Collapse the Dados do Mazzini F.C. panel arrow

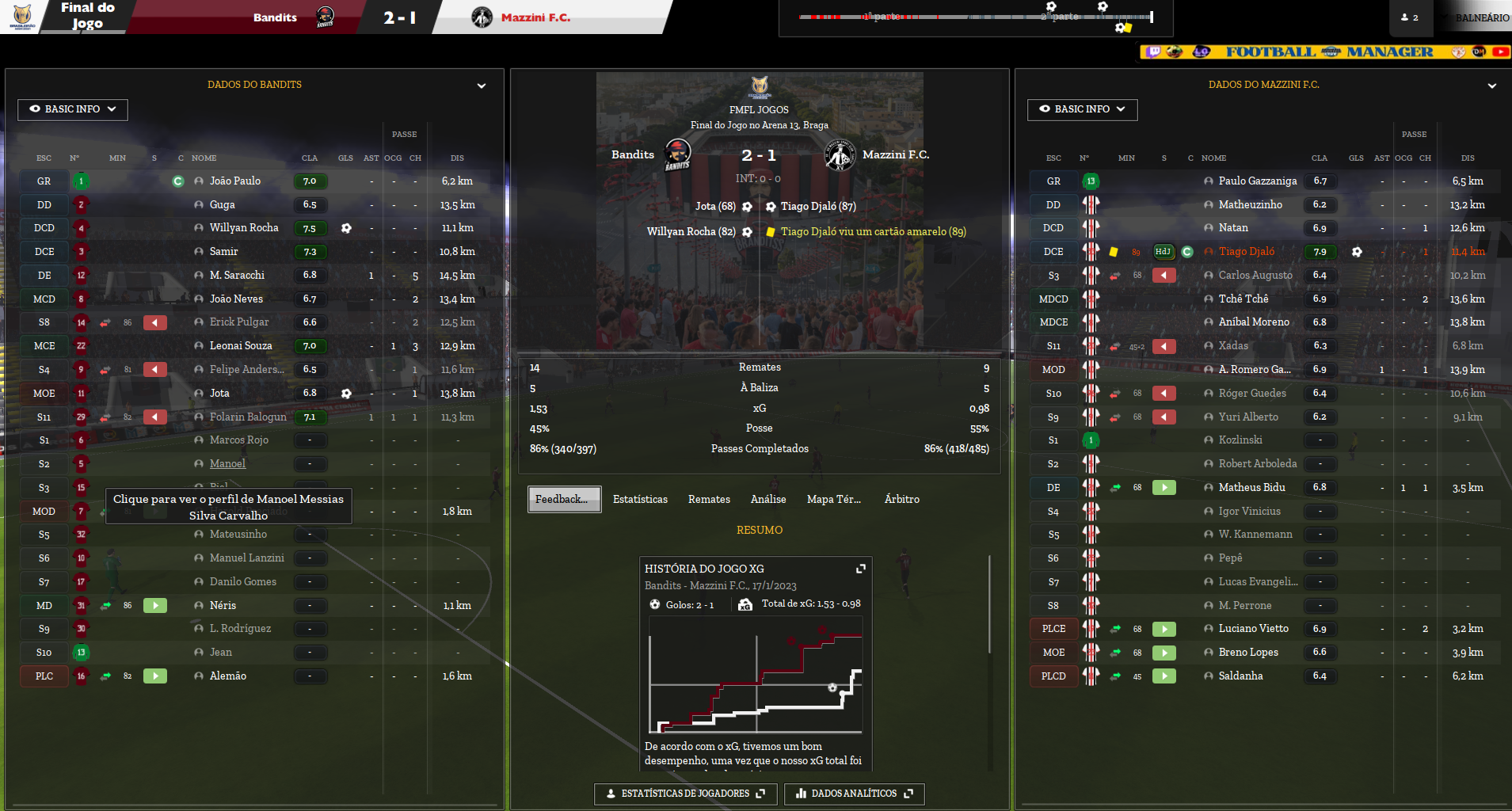[1491, 86]
